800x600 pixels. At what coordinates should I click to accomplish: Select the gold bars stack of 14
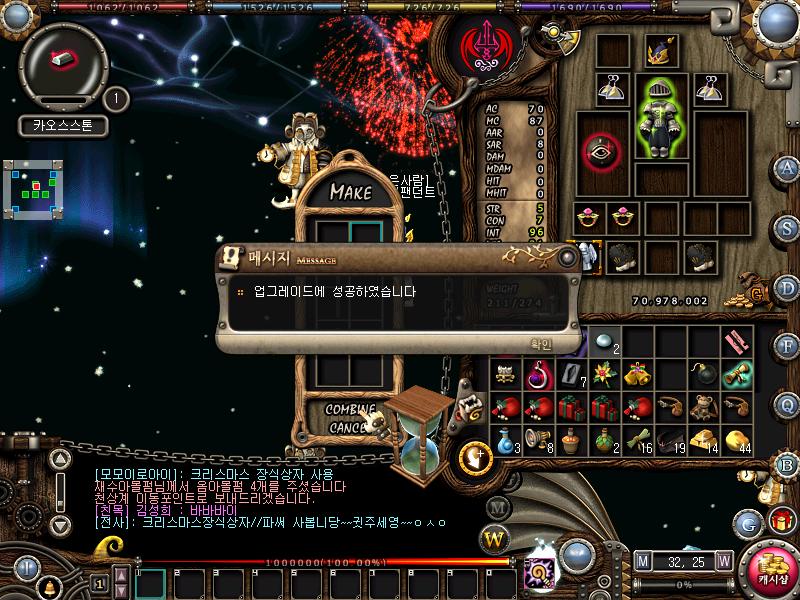(x=704, y=440)
